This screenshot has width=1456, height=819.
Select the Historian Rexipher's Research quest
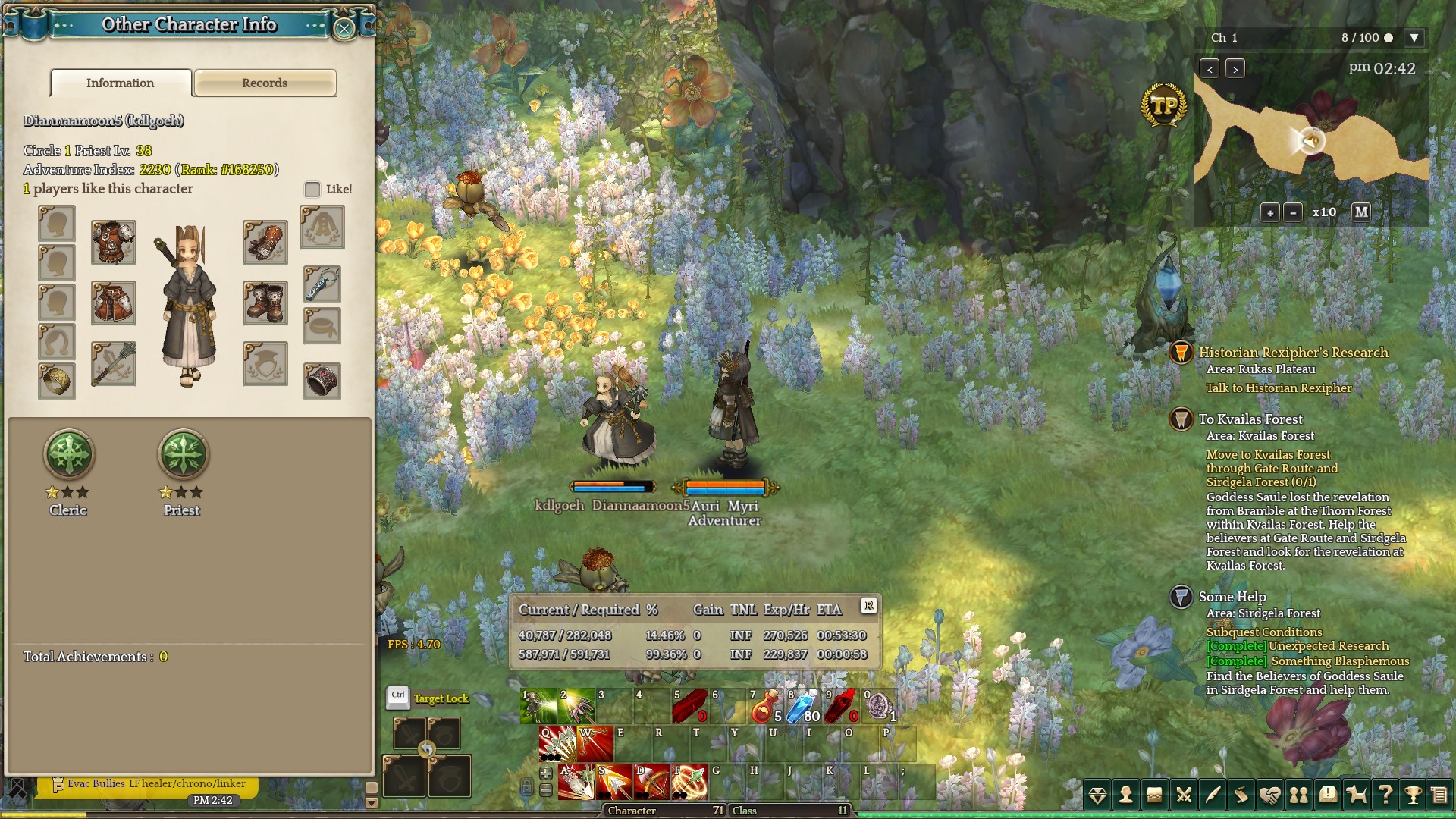pyautogui.click(x=1293, y=353)
